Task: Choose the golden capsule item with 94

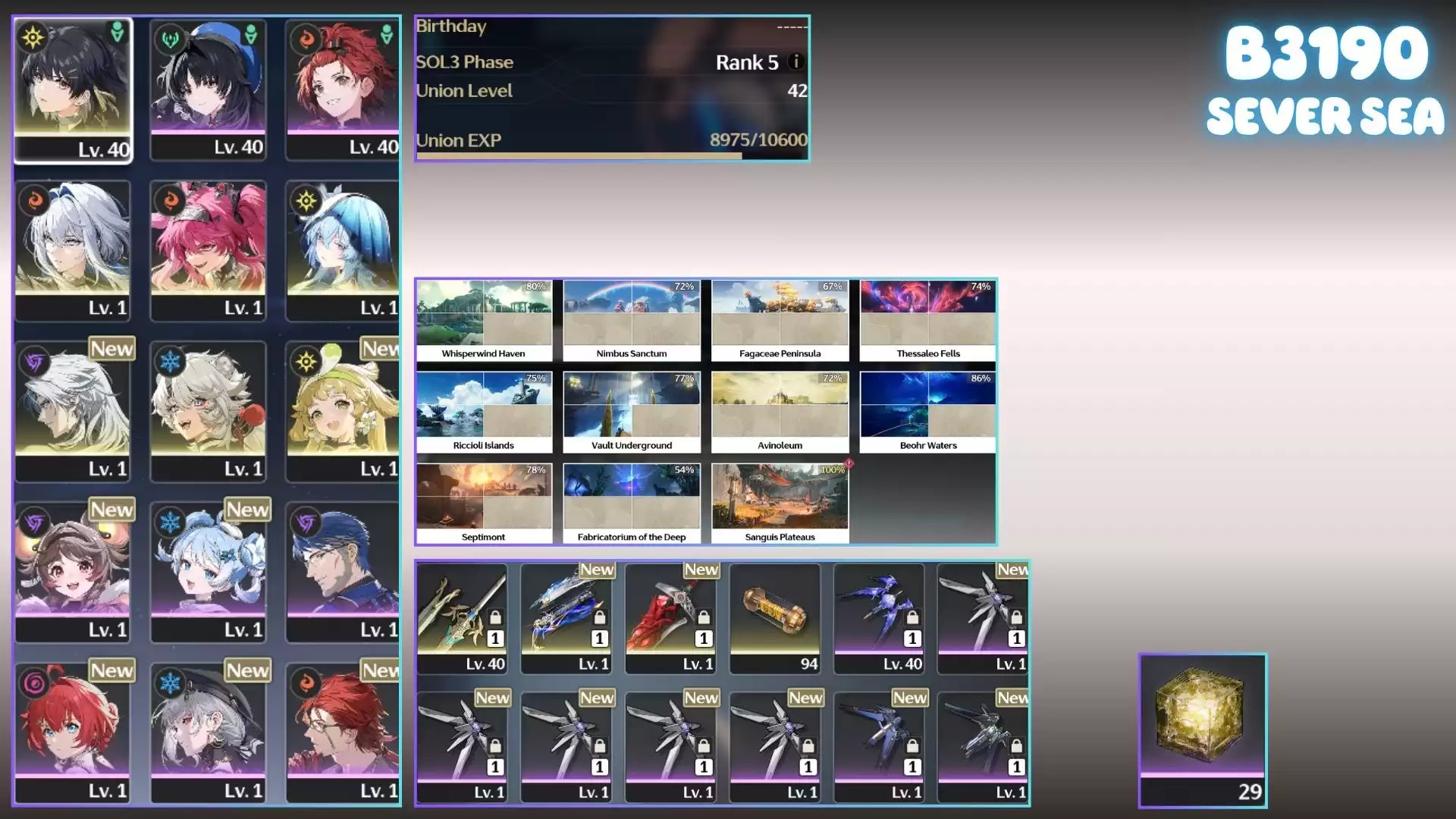Action: [775, 617]
